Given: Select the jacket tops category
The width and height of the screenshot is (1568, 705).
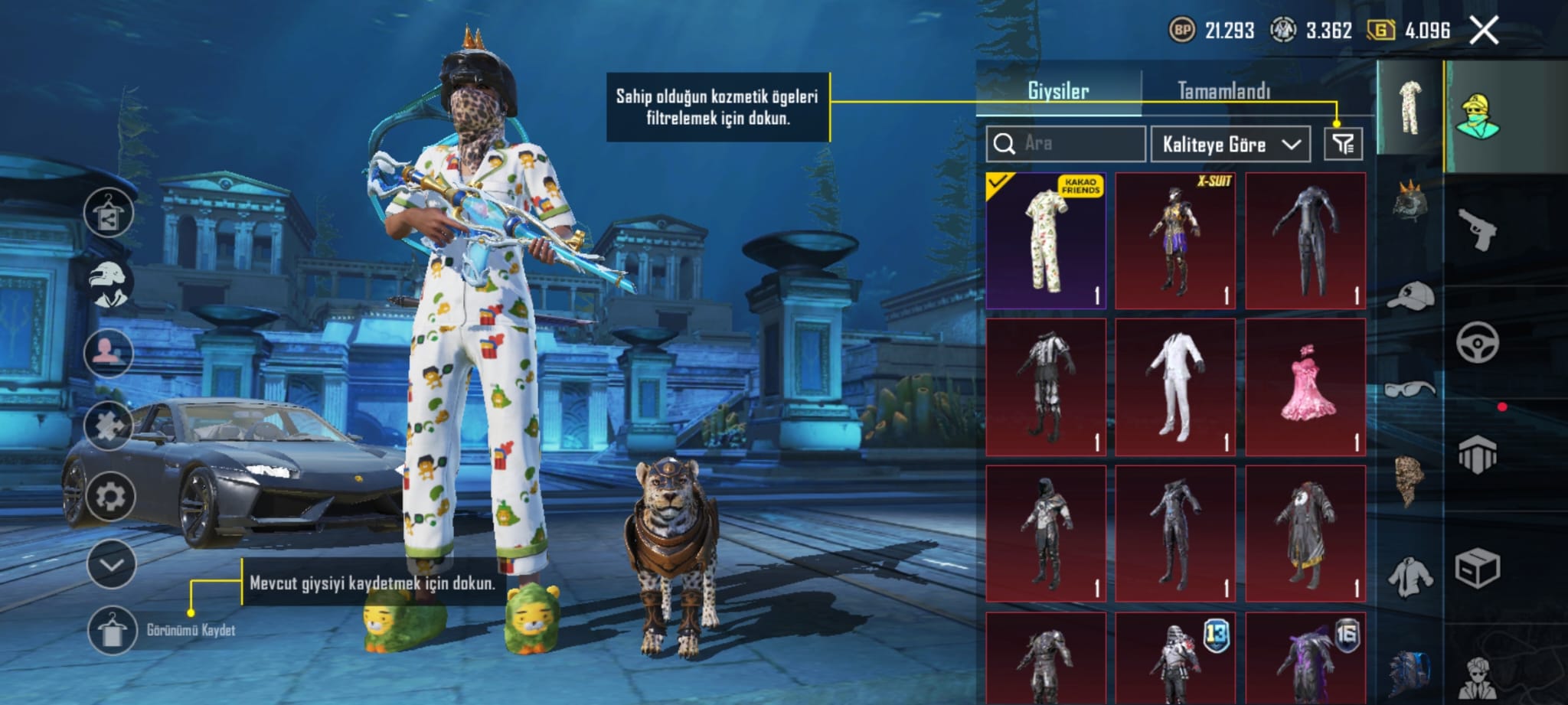Looking at the screenshot, I should 1410,577.
